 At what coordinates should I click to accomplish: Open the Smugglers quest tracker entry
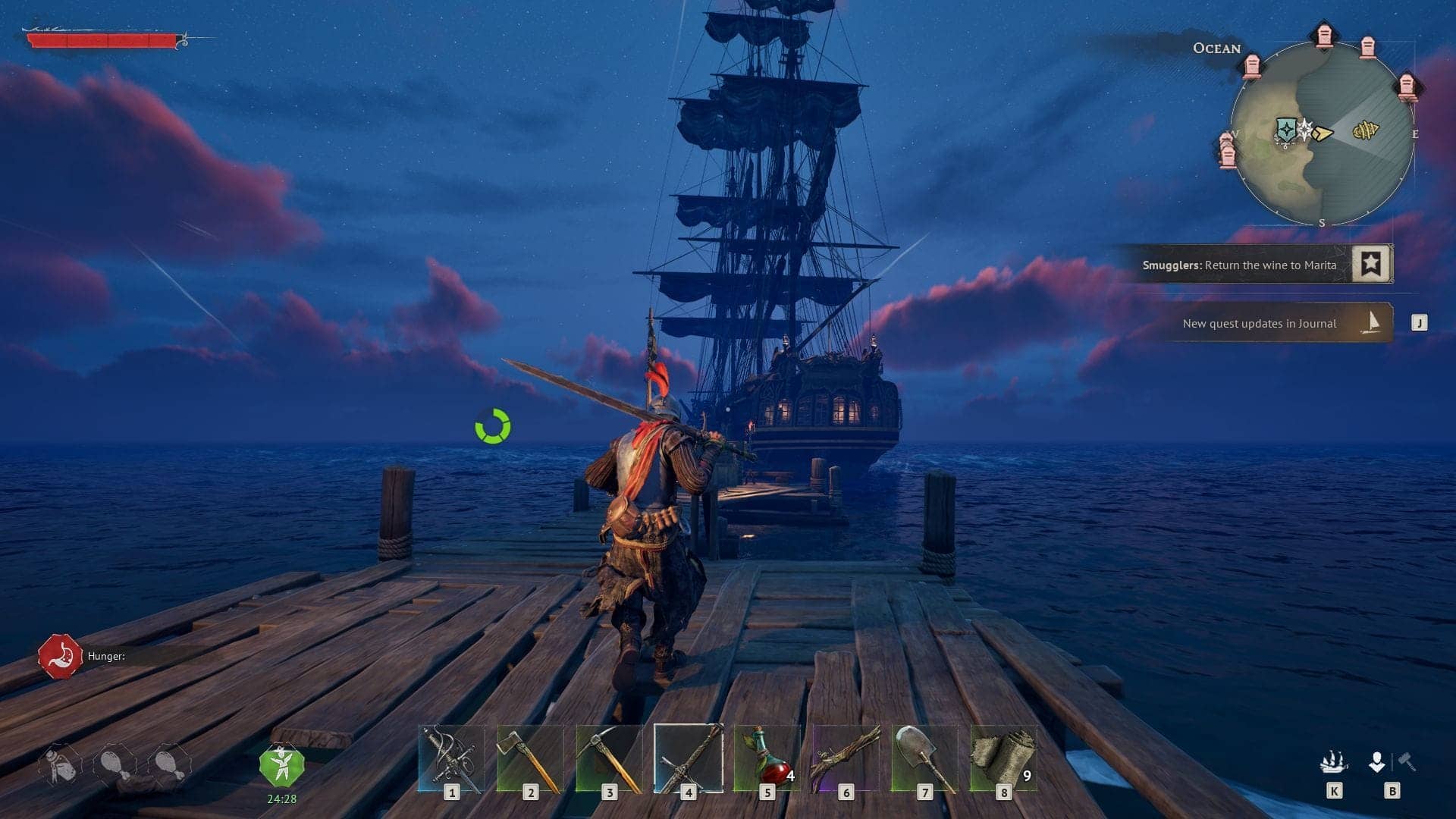(1239, 265)
